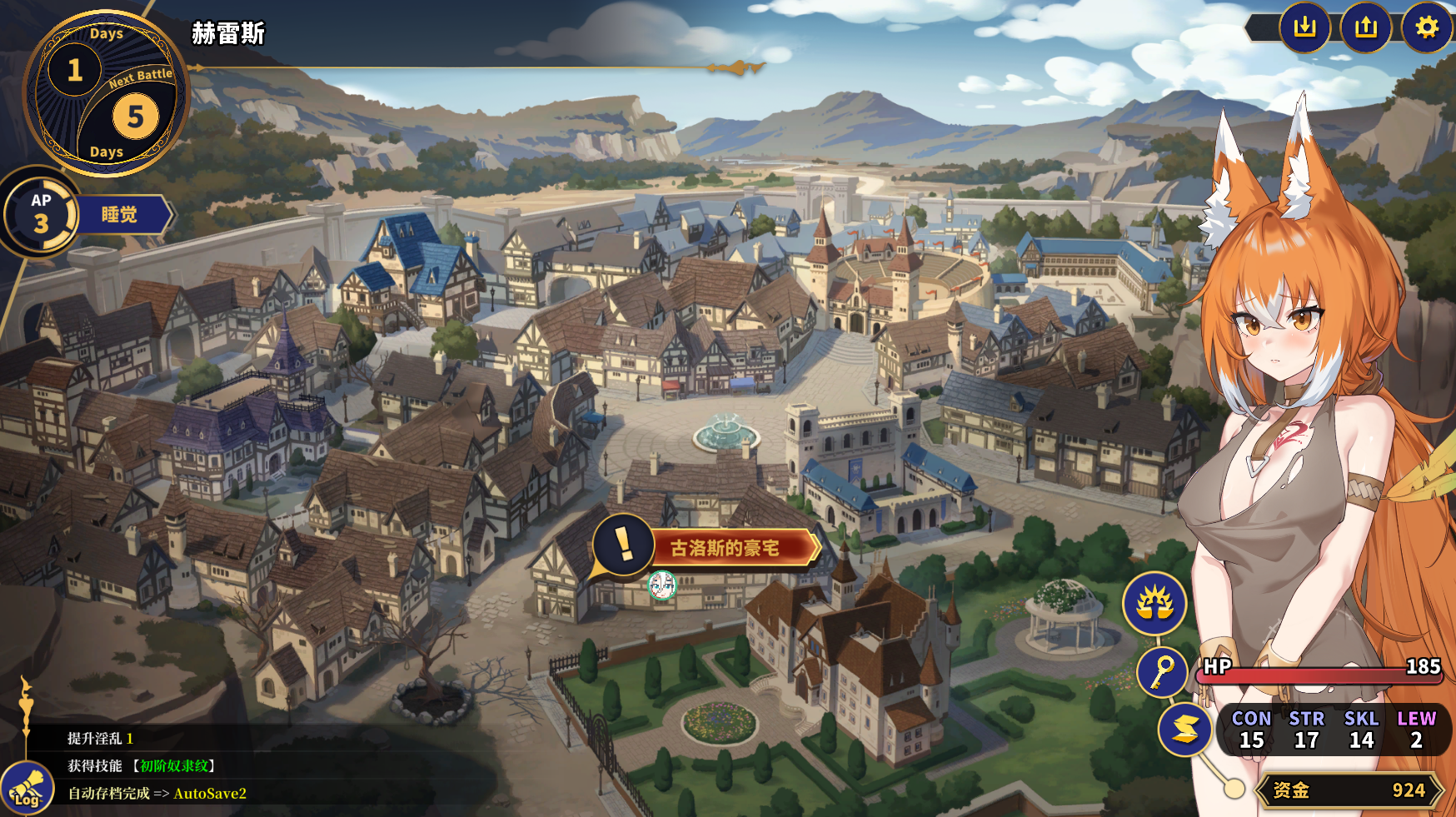The width and height of the screenshot is (1456, 817).
Task: Open the flaming scales icon
Action: pyautogui.click(x=1154, y=603)
